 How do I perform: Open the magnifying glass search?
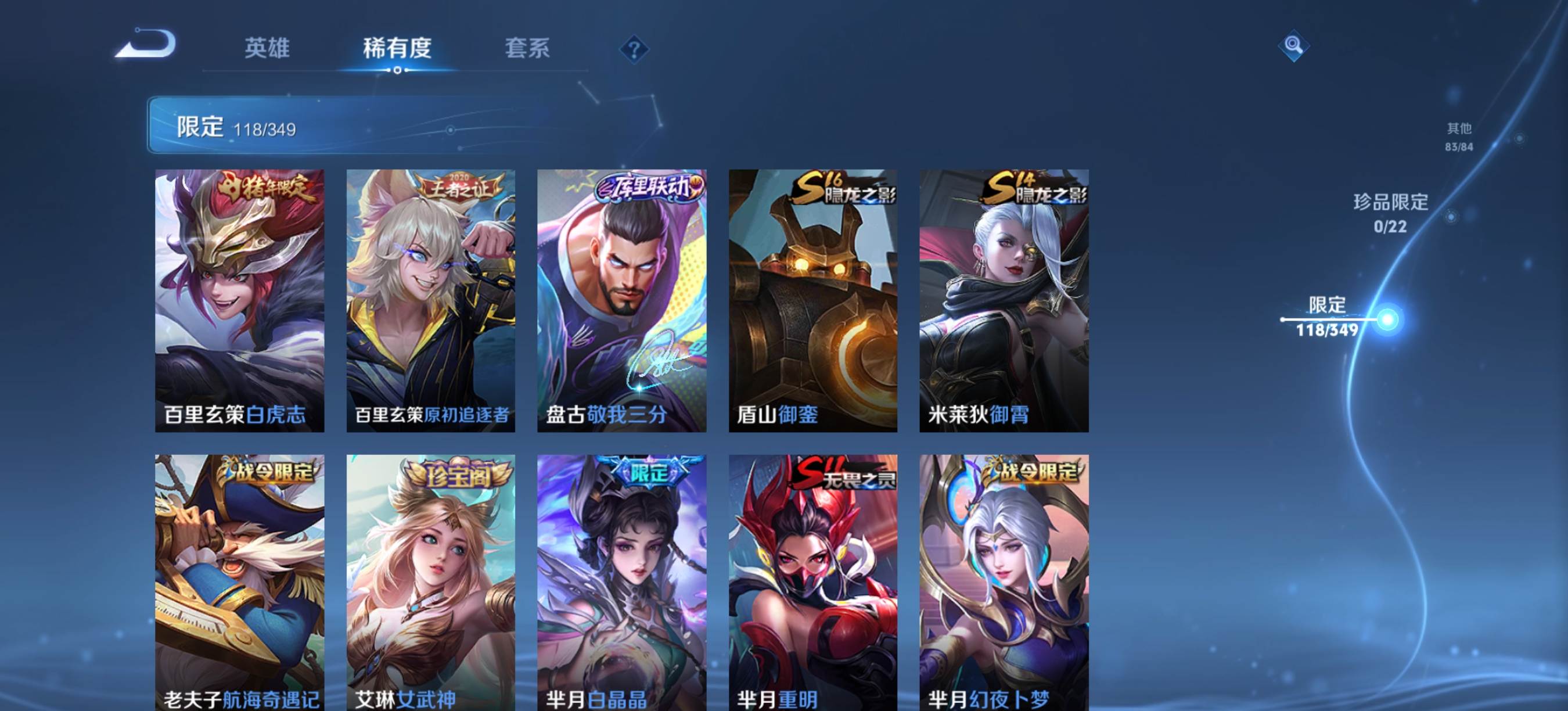[x=1293, y=46]
